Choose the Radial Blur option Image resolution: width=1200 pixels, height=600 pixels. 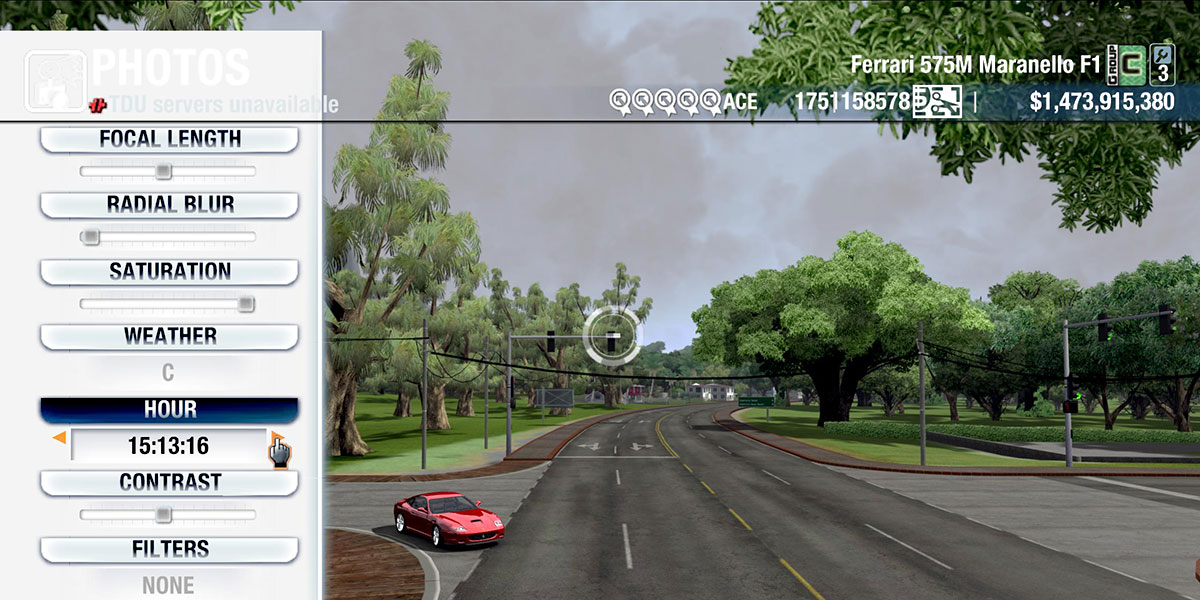click(169, 205)
